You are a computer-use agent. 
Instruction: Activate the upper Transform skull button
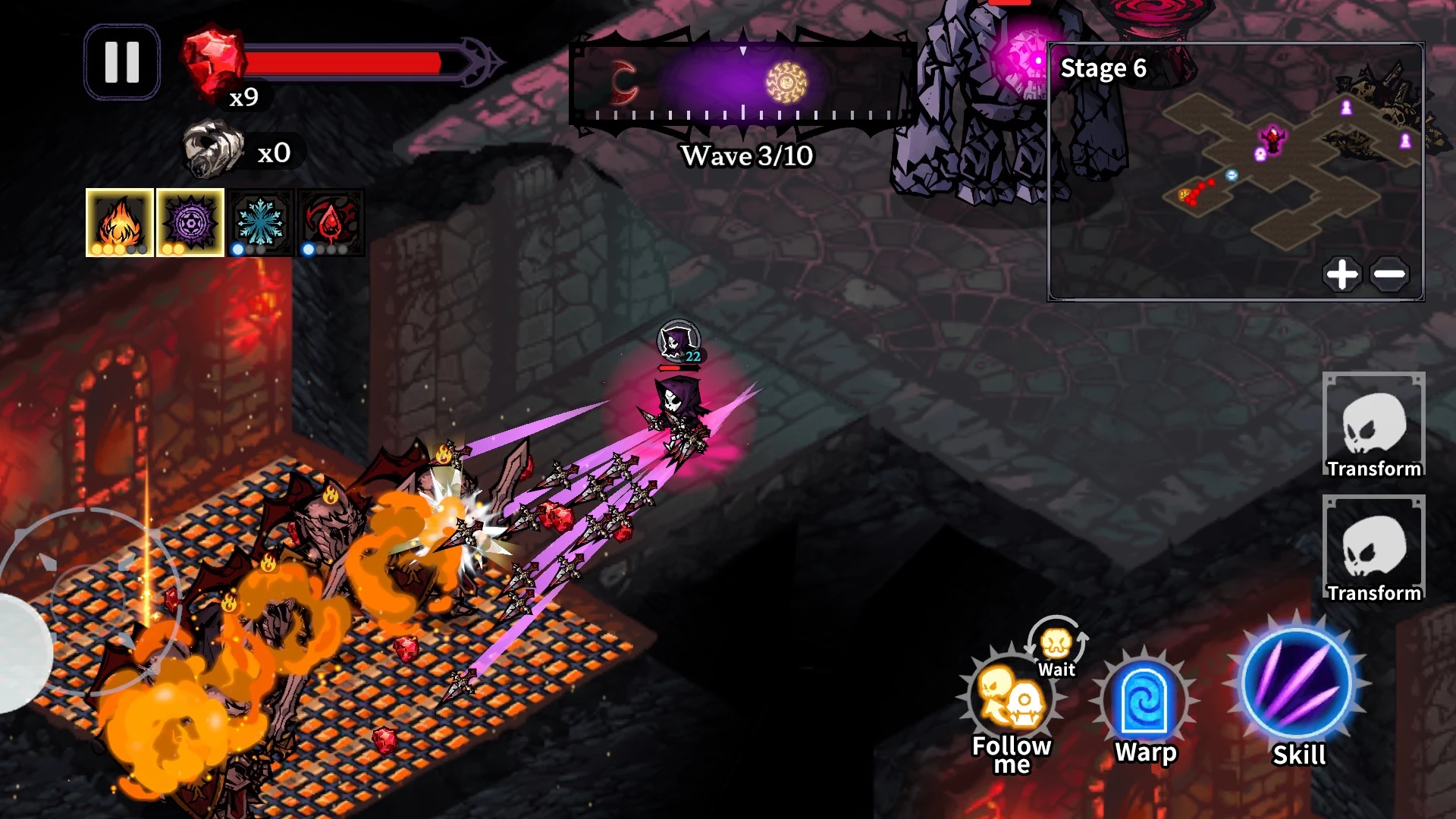[1373, 425]
